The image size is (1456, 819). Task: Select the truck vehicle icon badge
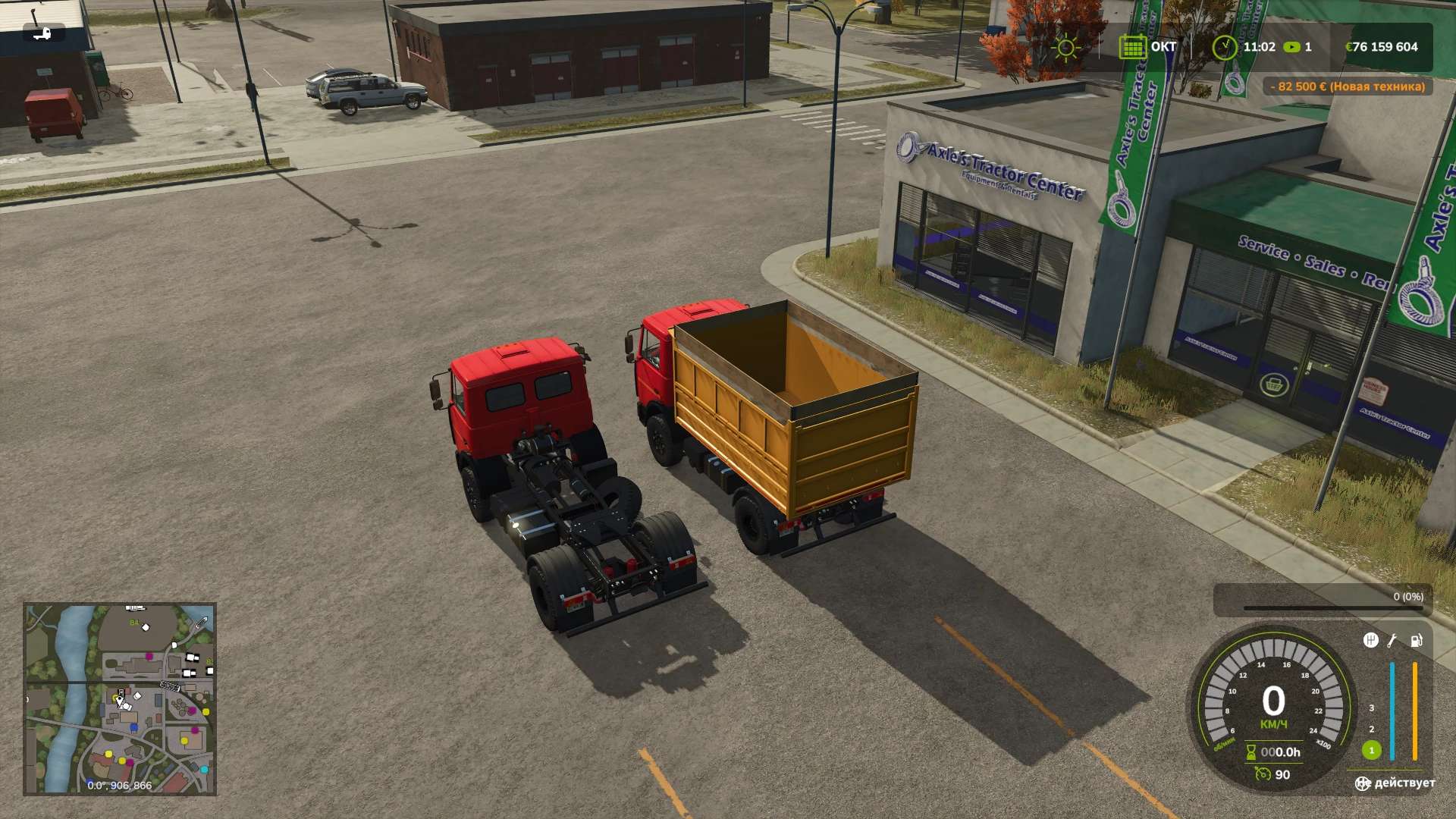43,33
